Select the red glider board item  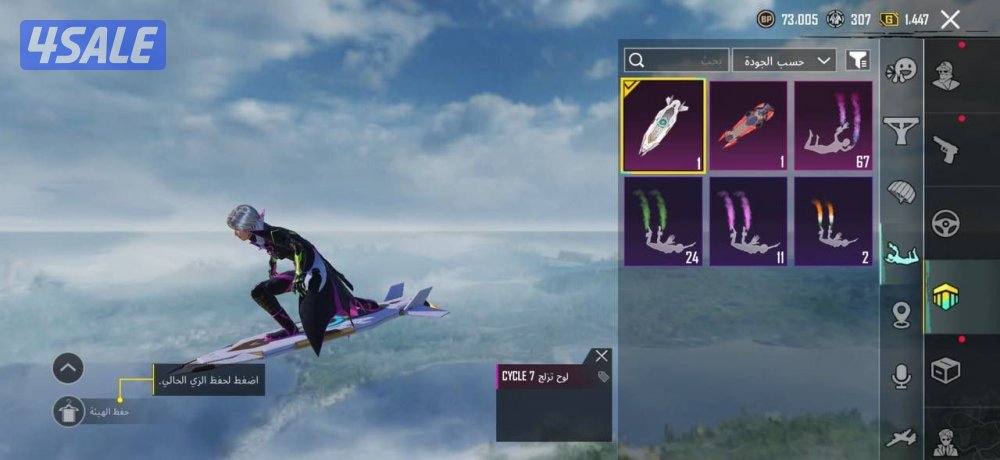pyautogui.click(x=748, y=126)
